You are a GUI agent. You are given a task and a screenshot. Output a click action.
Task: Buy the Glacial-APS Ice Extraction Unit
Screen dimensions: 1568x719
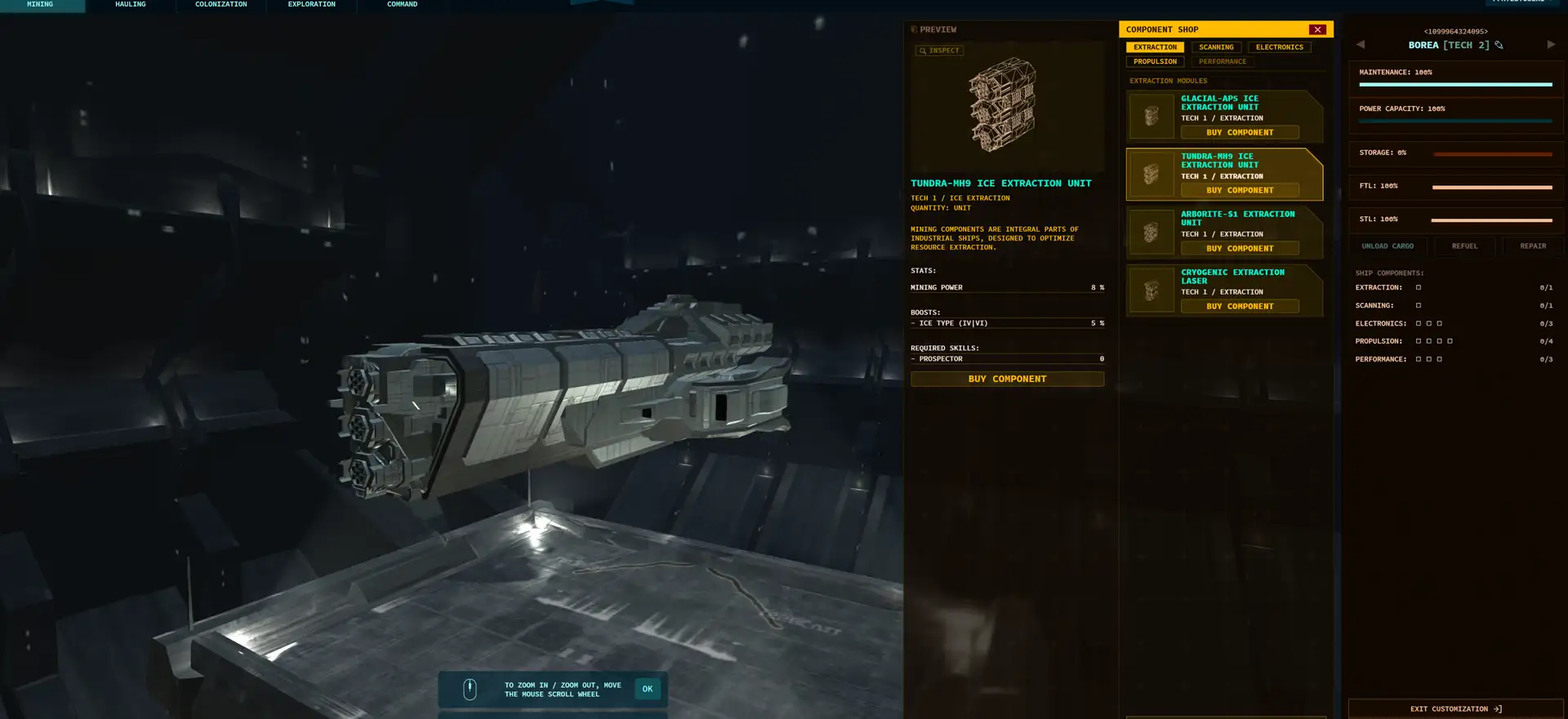1240,132
